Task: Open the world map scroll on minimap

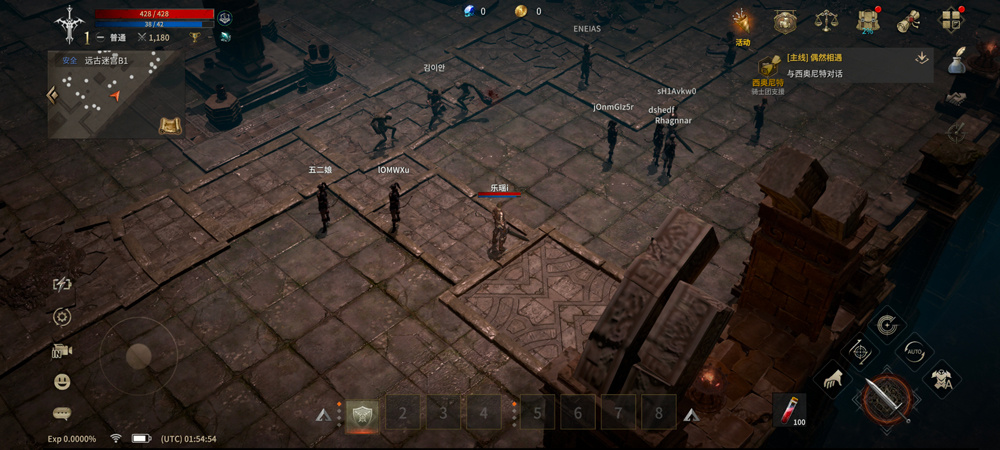Action: pyautogui.click(x=169, y=125)
